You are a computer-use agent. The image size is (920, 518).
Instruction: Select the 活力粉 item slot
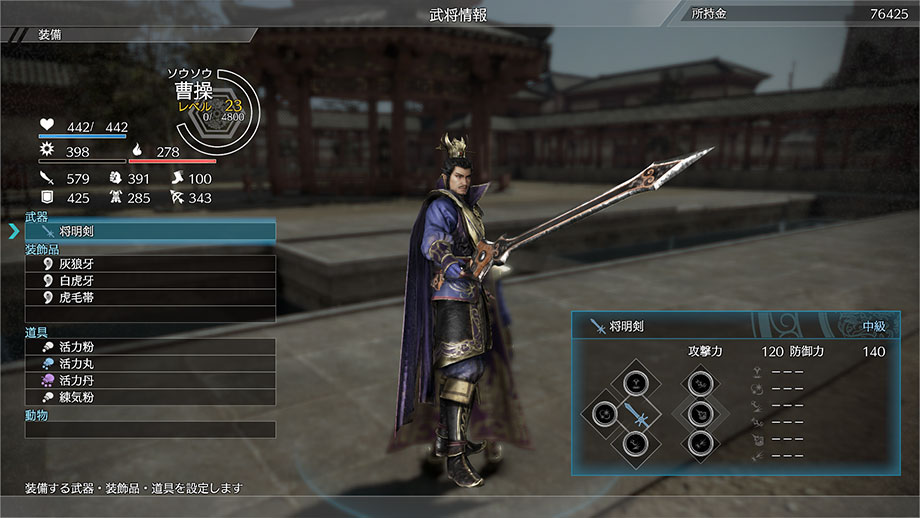pos(150,347)
